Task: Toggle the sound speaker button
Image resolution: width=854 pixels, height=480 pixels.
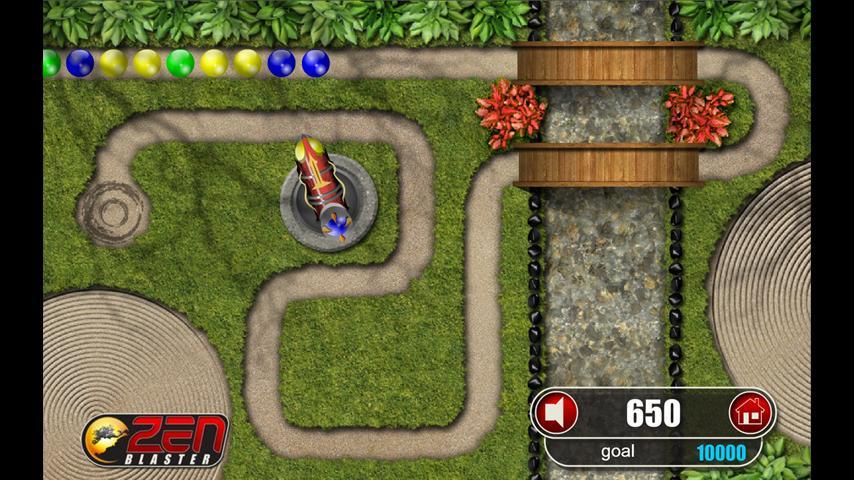Action: (556, 412)
